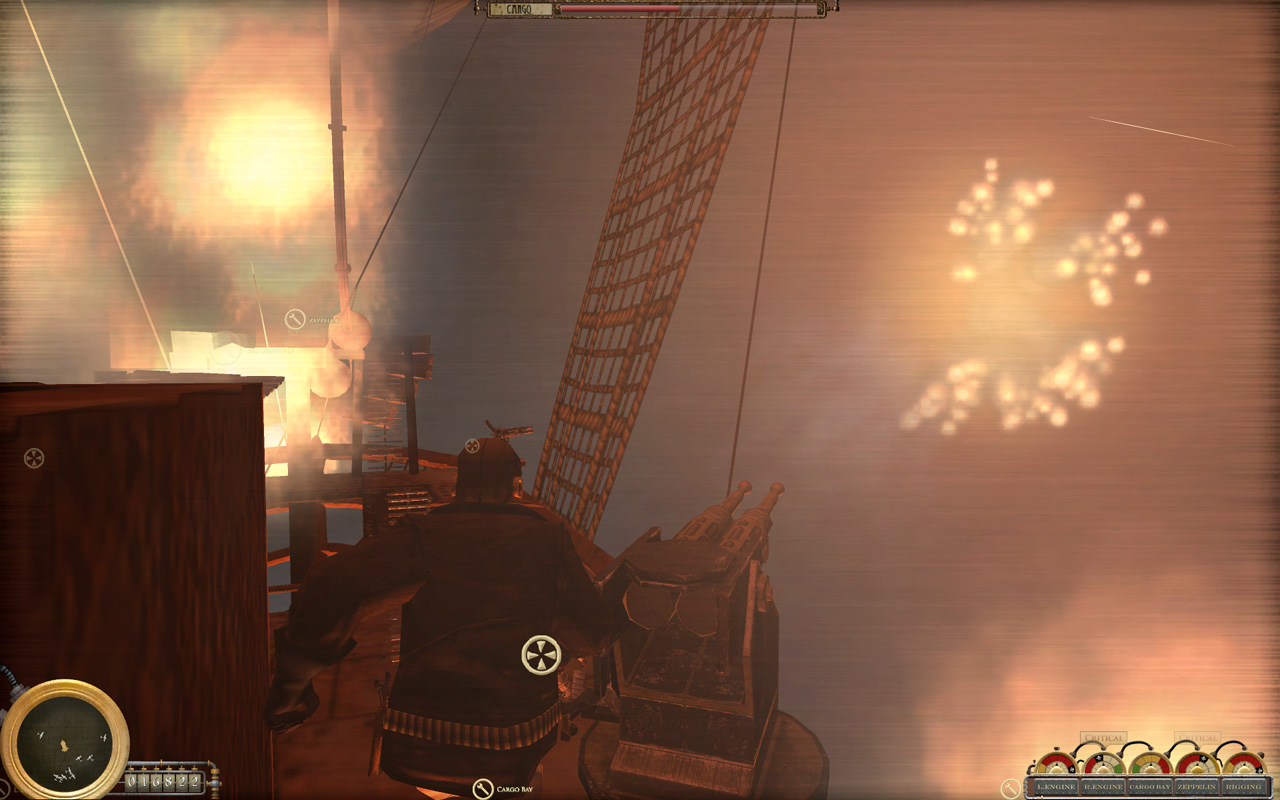Click the zeppelin objective marker on the mast
Screen dimensions: 1280x800
296,319
